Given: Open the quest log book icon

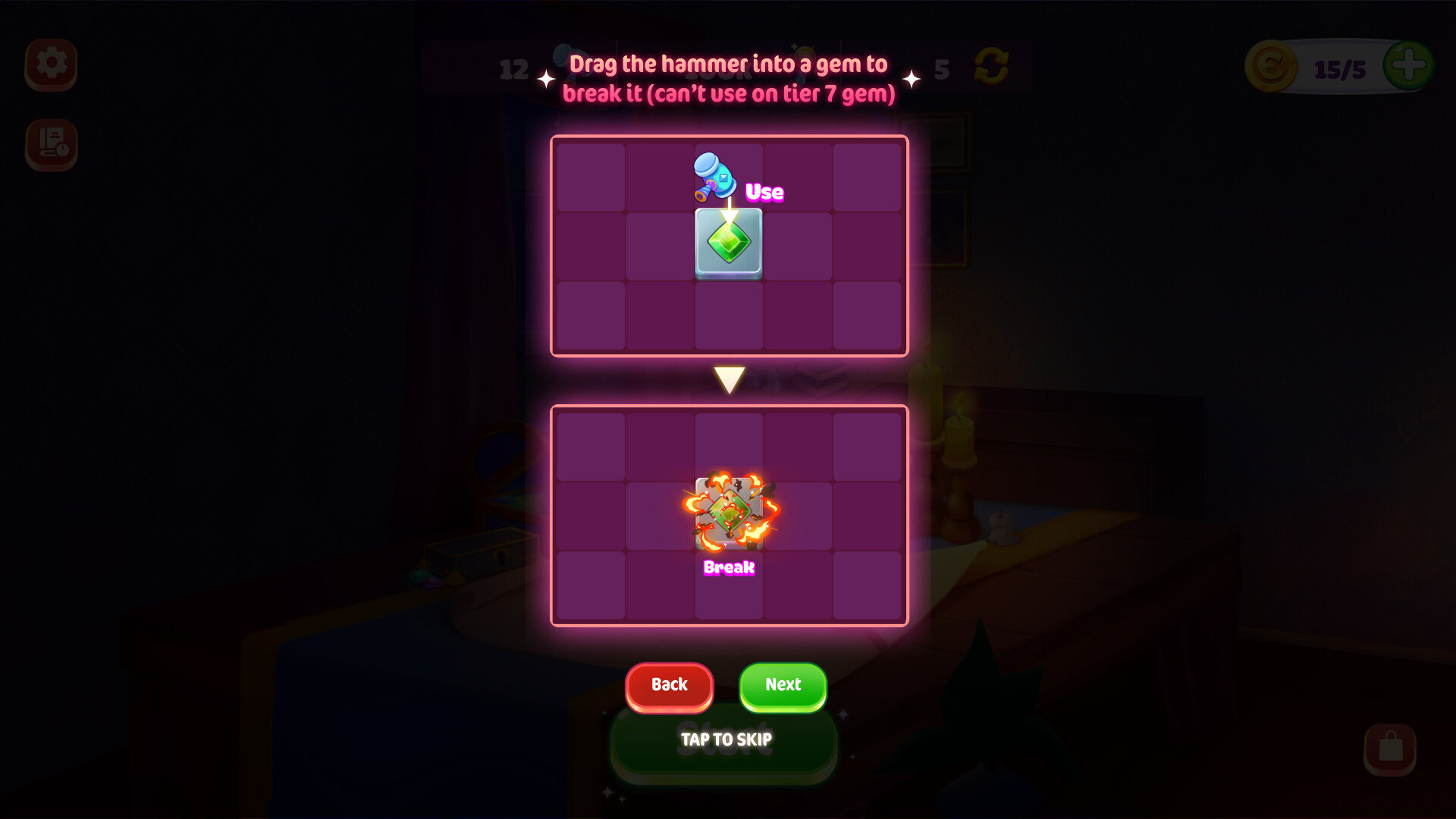Looking at the screenshot, I should click(x=50, y=146).
